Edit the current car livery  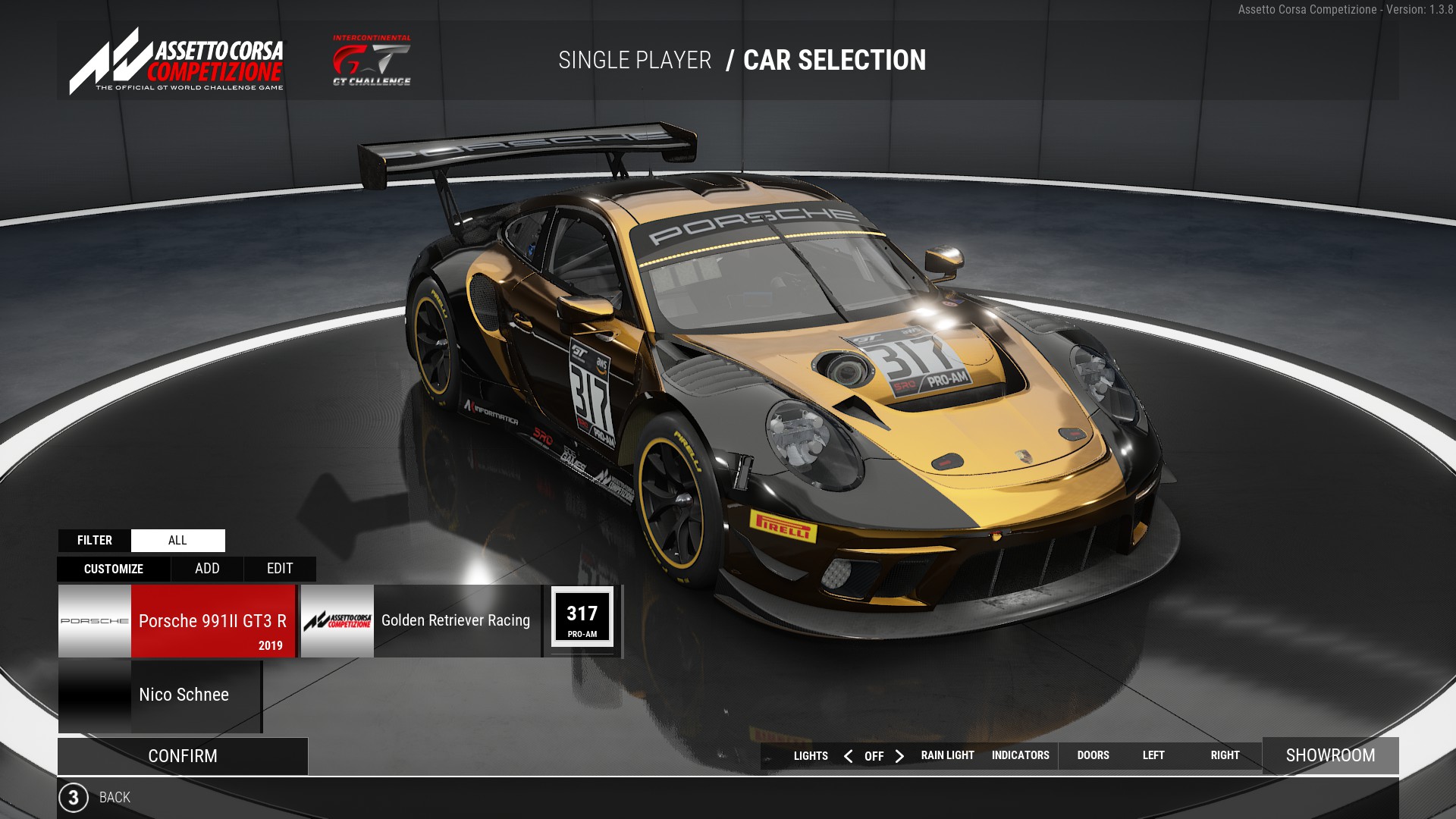tap(280, 569)
